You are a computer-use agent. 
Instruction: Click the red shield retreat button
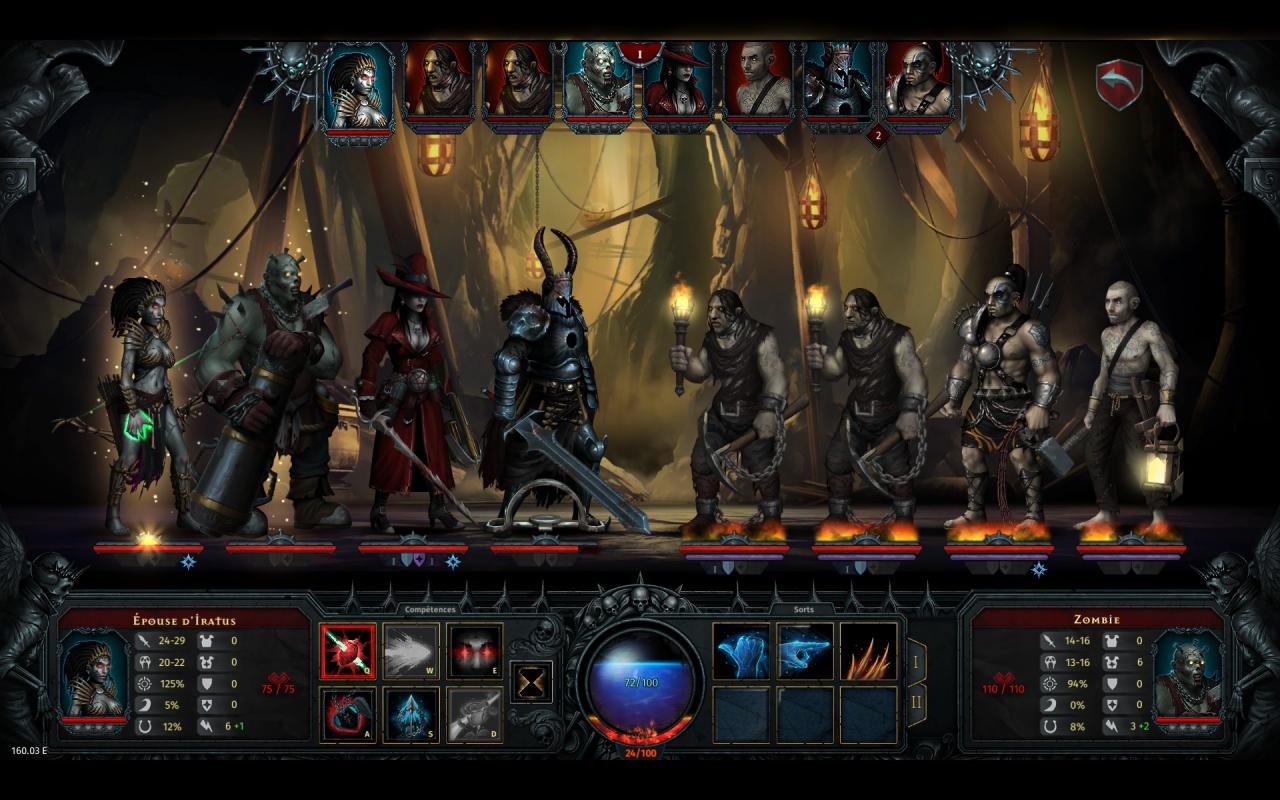tap(1119, 84)
